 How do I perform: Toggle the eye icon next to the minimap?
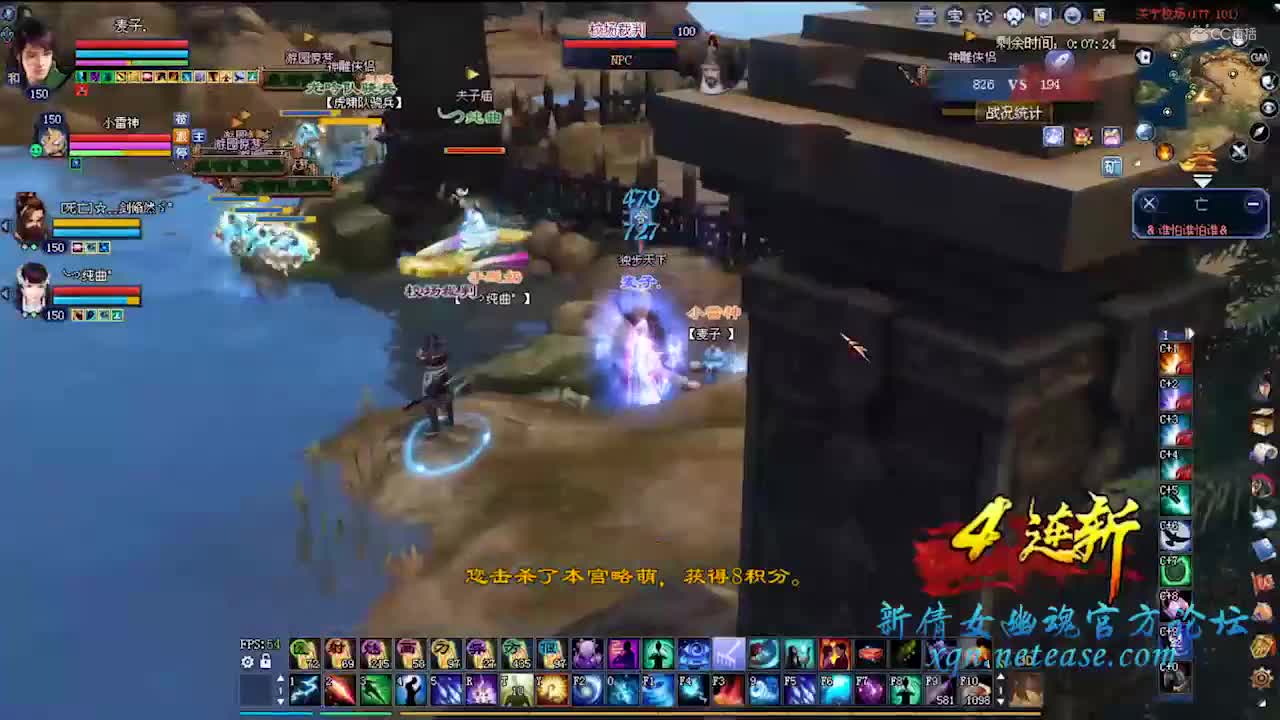point(1268,108)
